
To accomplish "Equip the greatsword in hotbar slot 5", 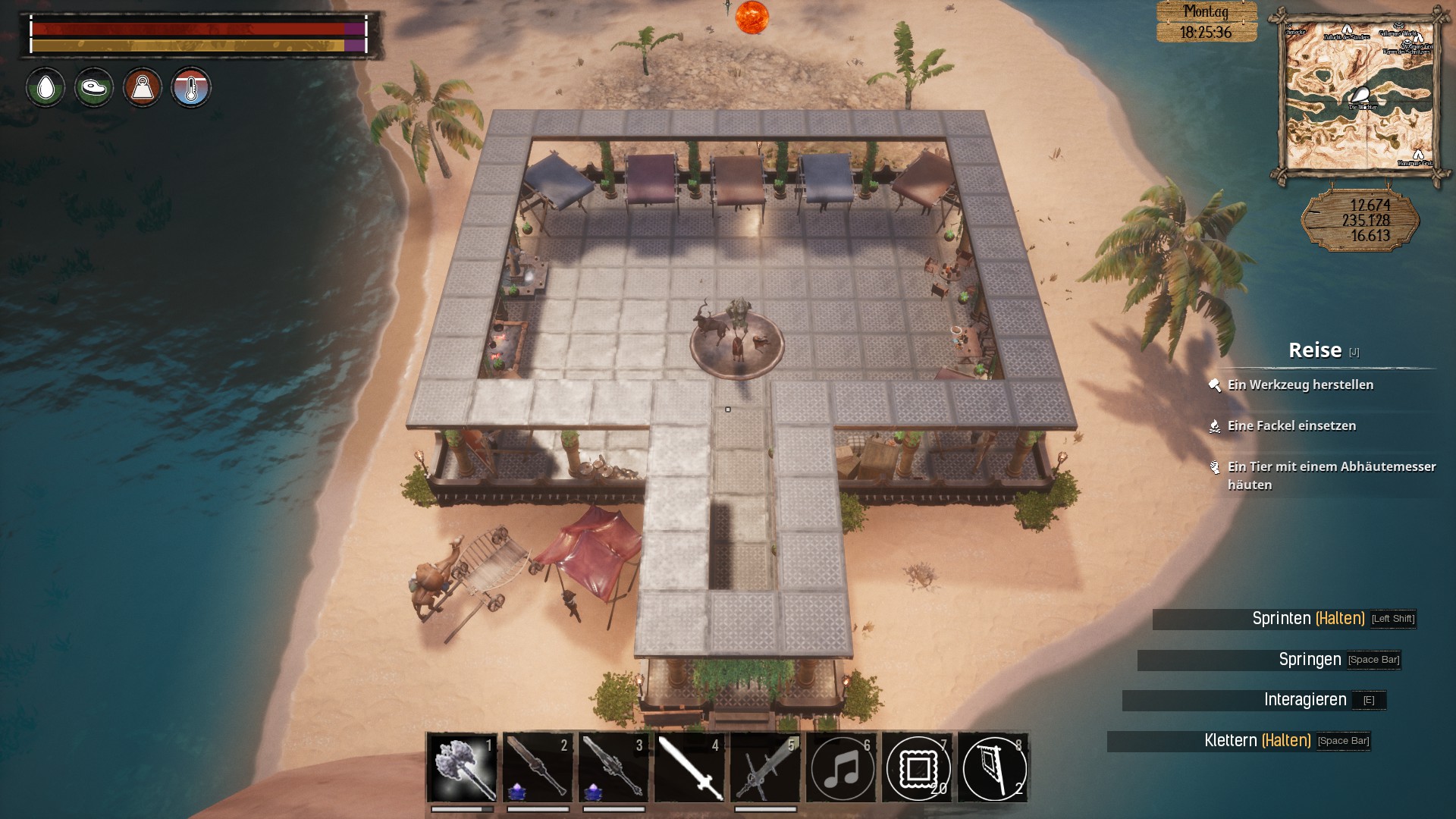I will (765, 767).
